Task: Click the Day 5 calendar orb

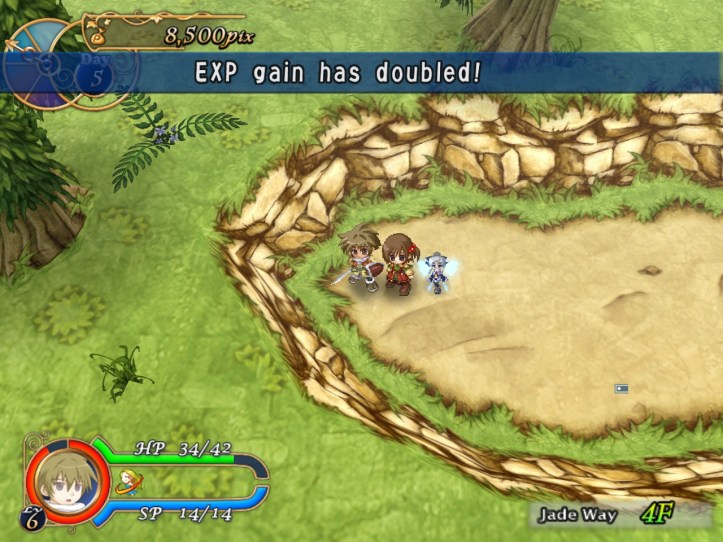Action: tap(93, 75)
